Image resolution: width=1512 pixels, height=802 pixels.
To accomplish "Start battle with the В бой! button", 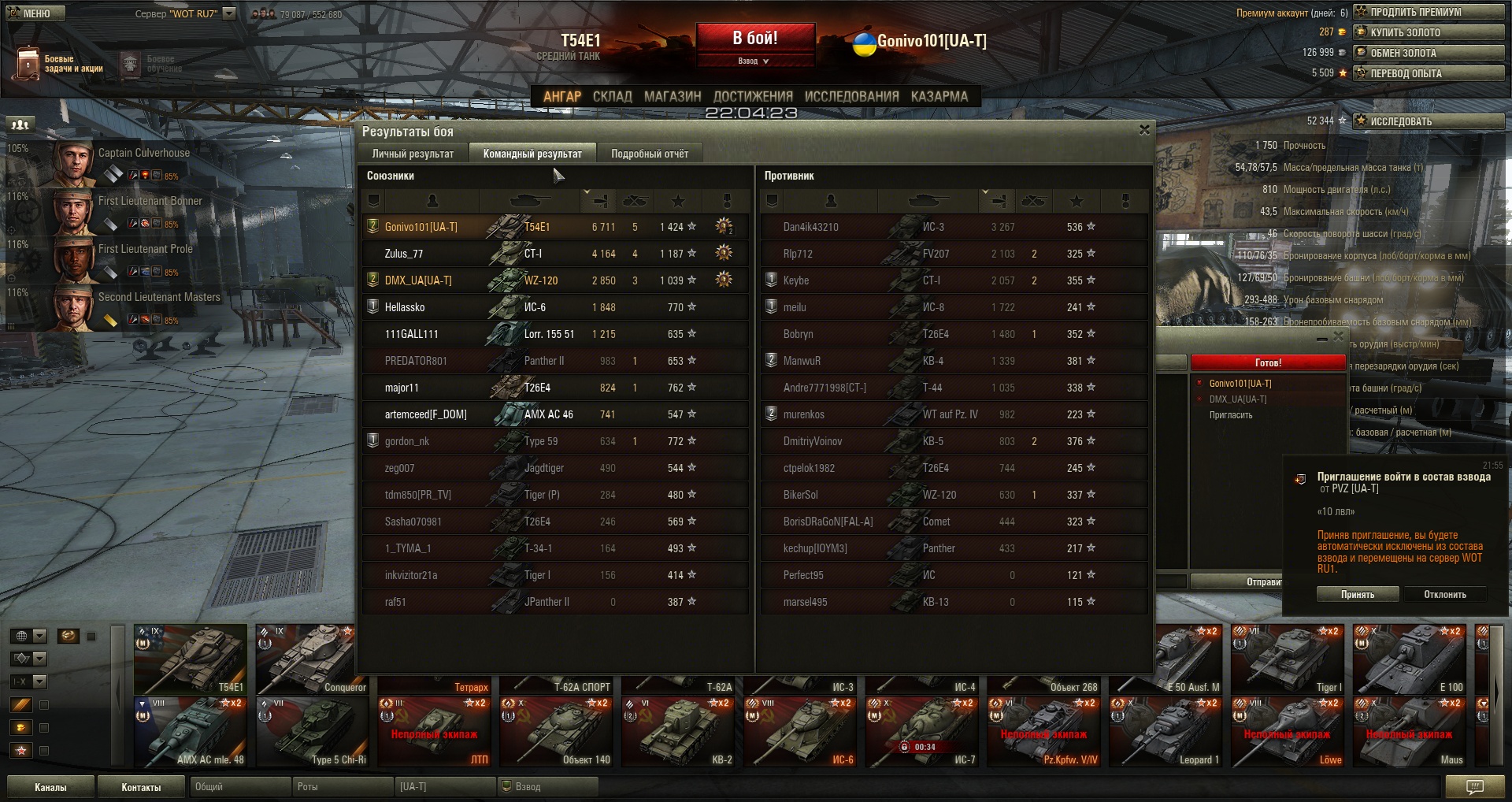I will pos(754,39).
